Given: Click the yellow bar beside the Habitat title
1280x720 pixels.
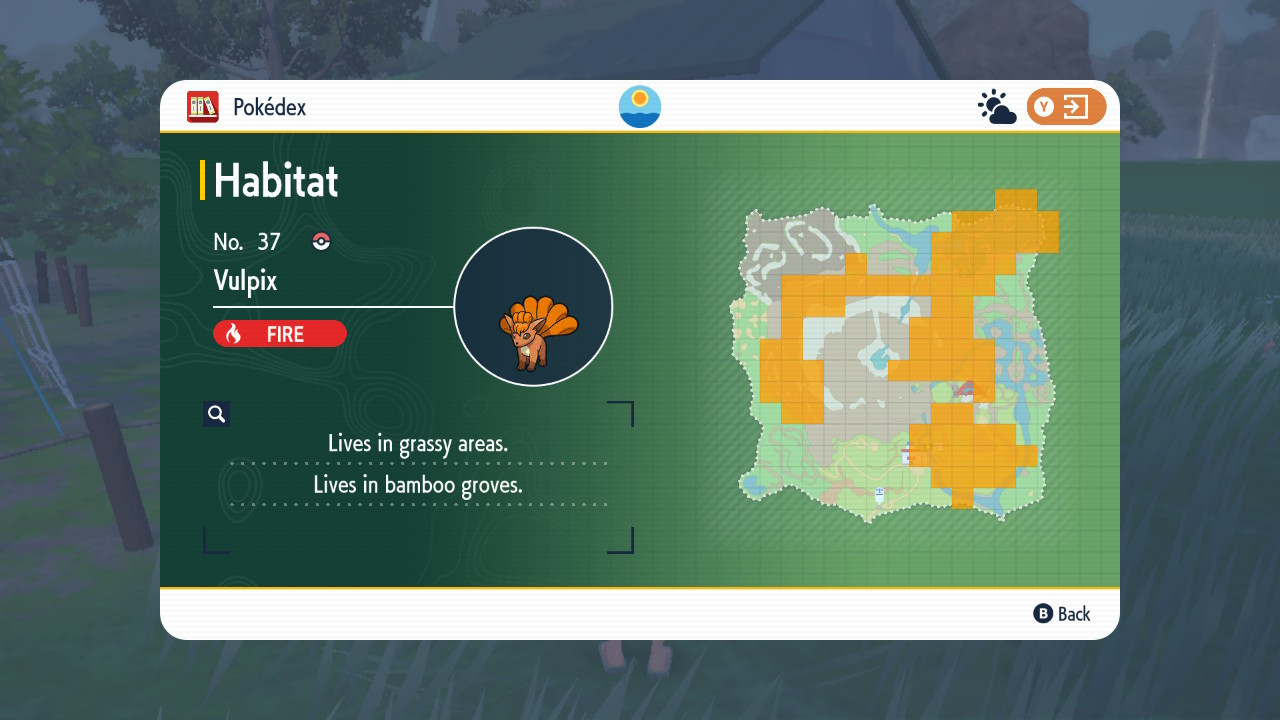Looking at the screenshot, I should (x=205, y=181).
